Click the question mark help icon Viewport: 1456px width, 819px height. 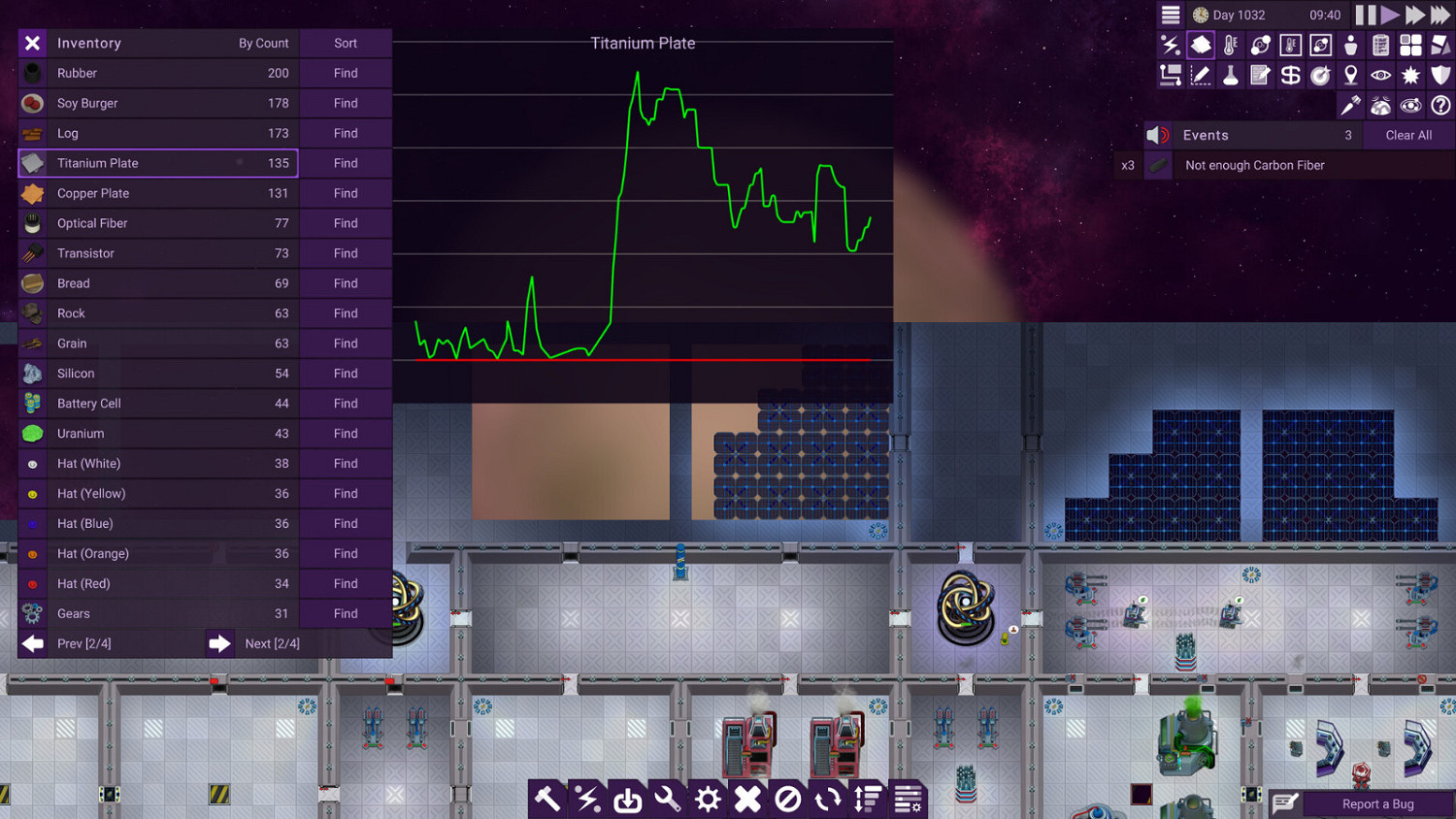(1439, 106)
